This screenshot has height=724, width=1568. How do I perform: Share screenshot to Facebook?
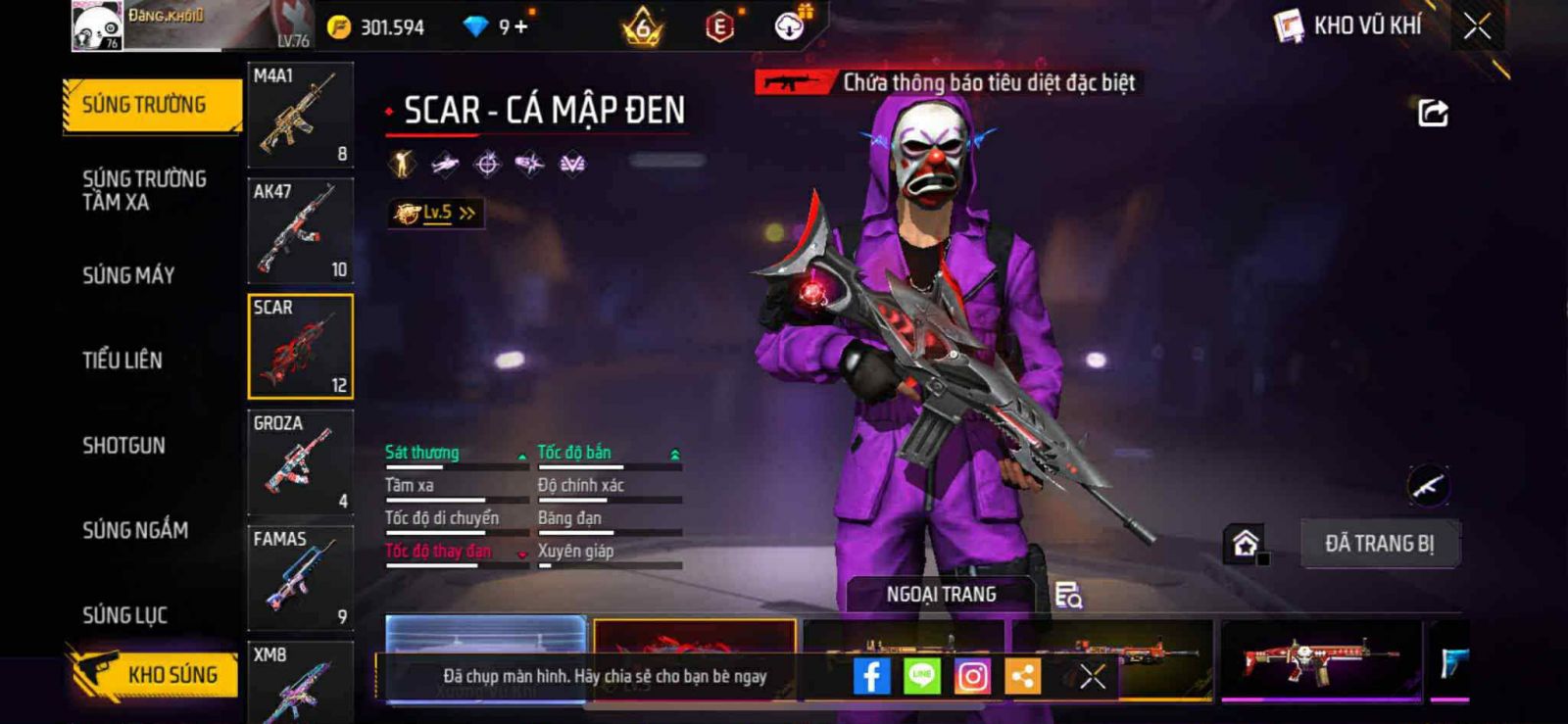click(871, 676)
